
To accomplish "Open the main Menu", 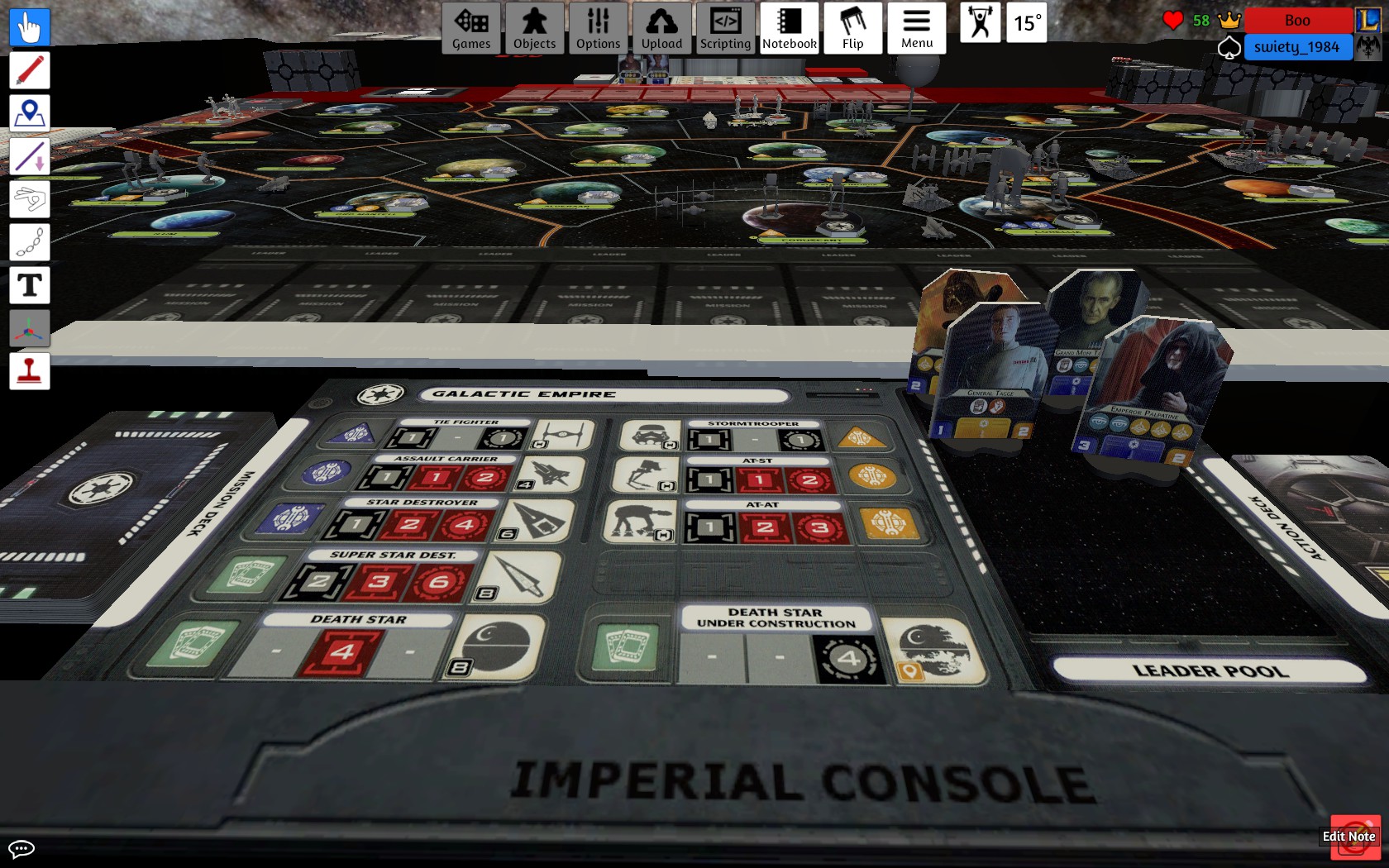I will [916, 28].
